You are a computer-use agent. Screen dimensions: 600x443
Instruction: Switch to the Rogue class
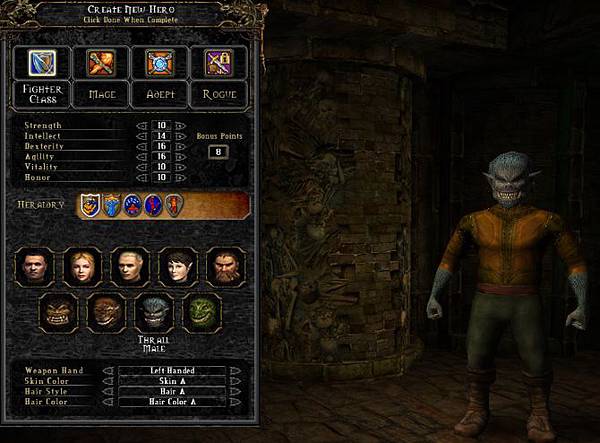pos(219,93)
